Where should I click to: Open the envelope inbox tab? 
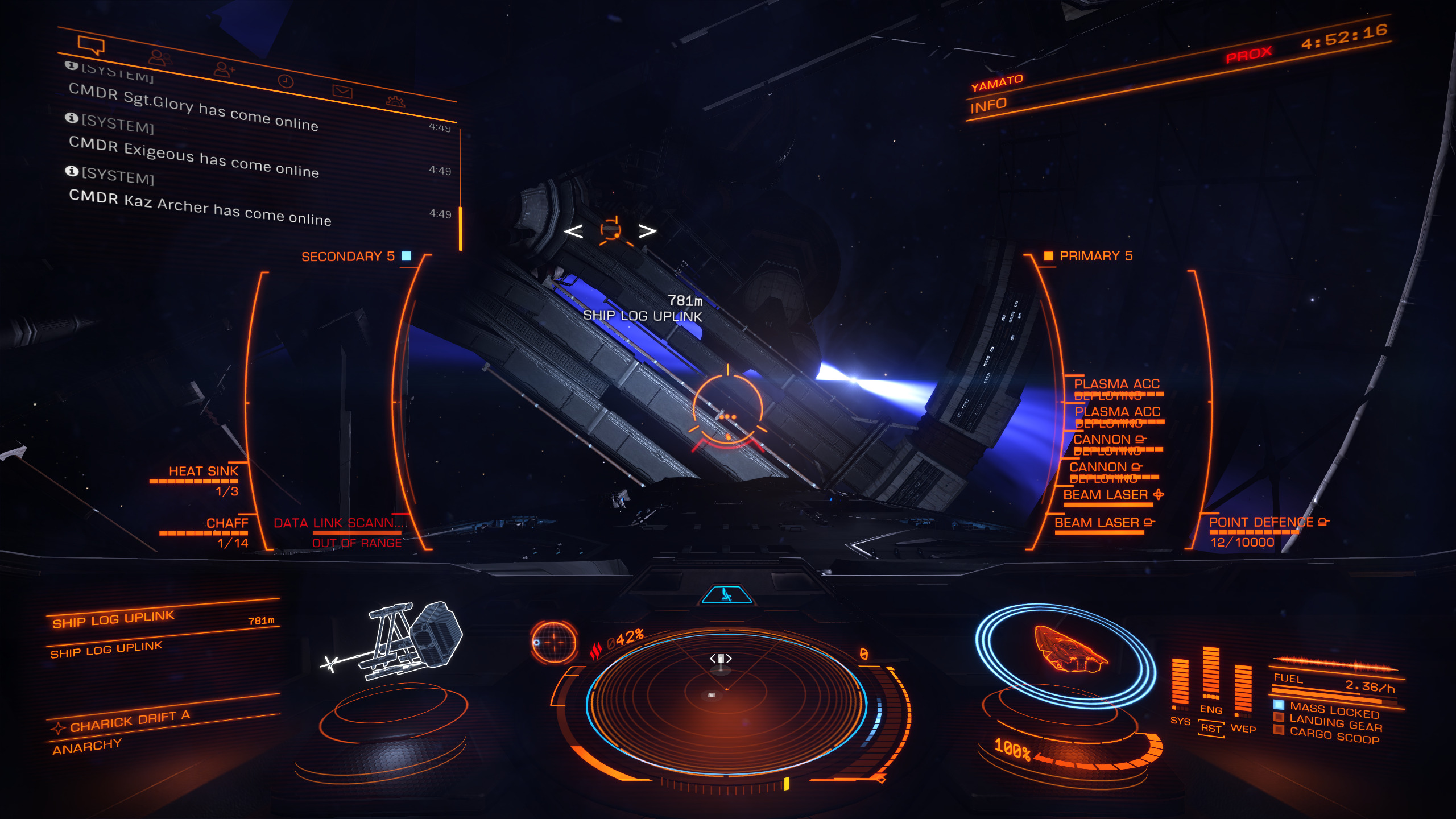(342, 92)
